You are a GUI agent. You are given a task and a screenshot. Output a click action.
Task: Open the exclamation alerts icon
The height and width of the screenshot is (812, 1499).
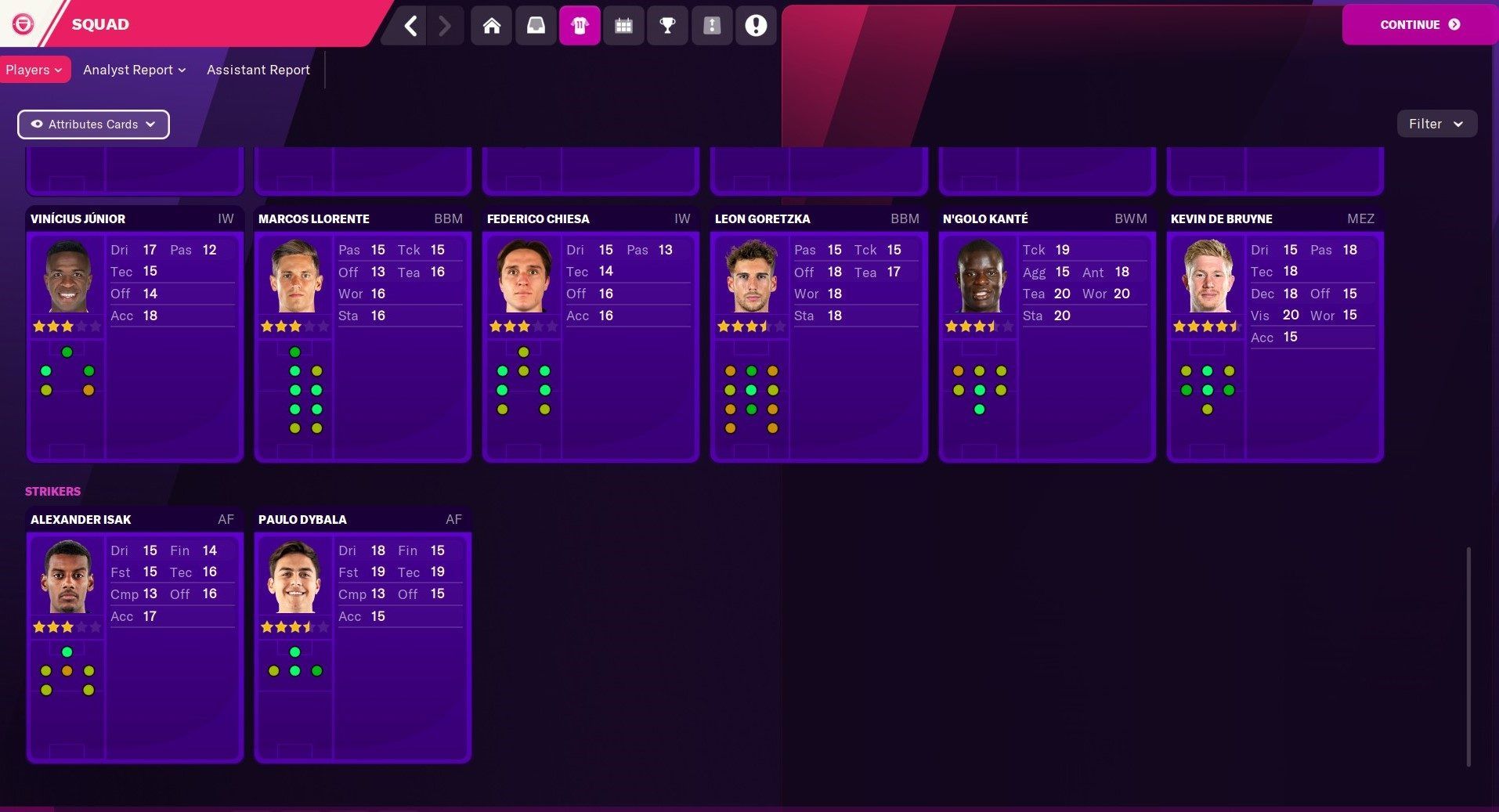[x=755, y=25]
